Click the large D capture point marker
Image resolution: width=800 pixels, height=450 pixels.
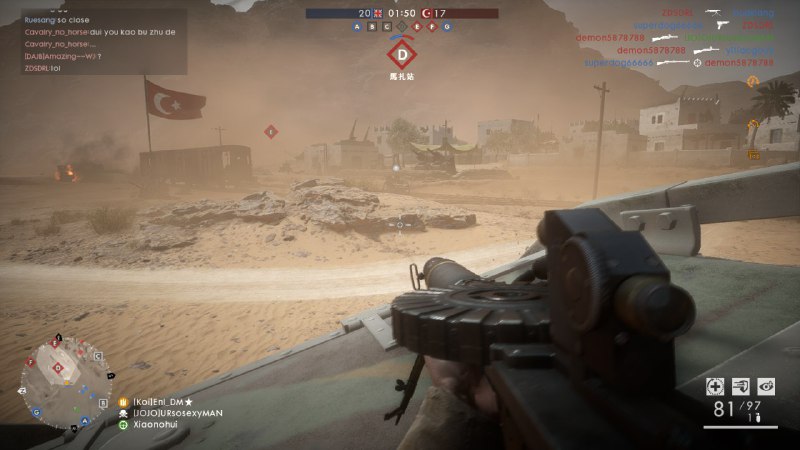tap(402, 55)
